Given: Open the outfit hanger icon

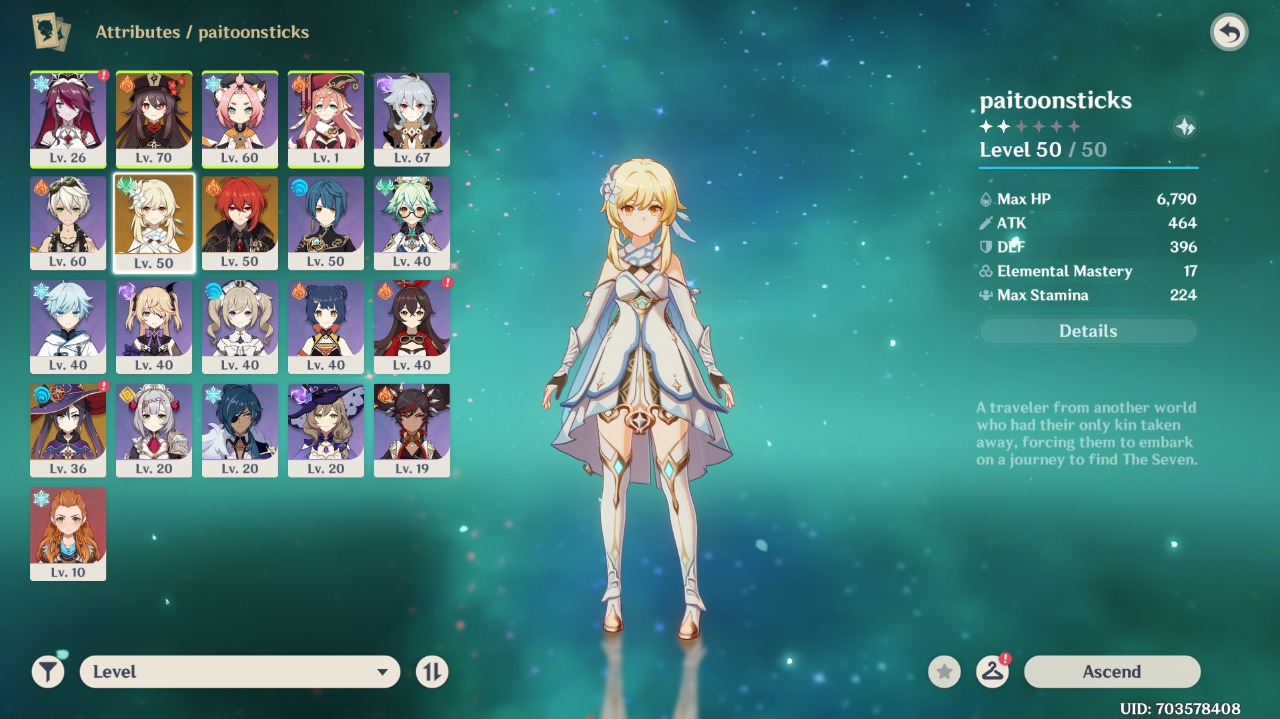Looking at the screenshot, I should 992,672.
